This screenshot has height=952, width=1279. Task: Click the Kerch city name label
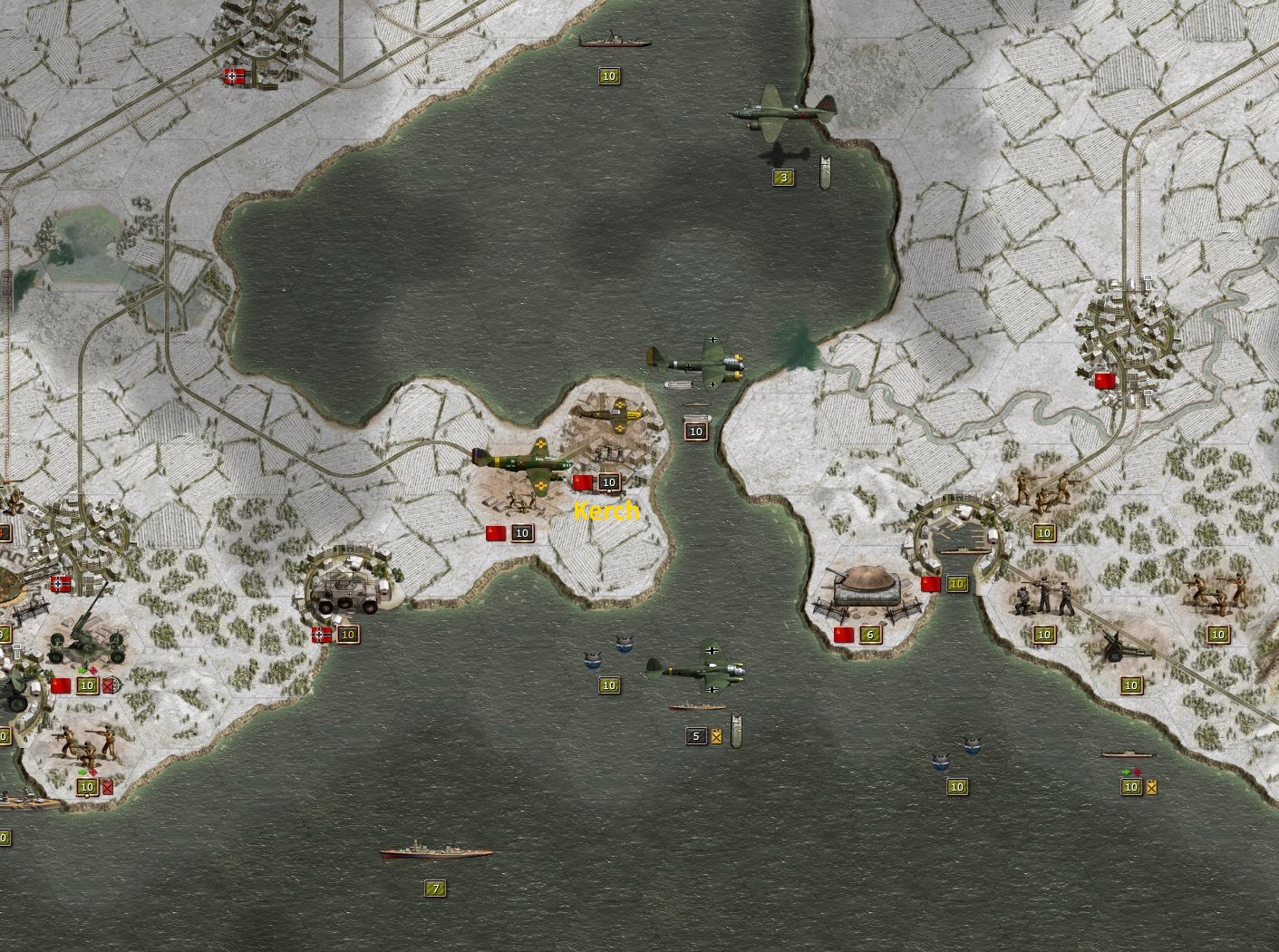(606, 510)
